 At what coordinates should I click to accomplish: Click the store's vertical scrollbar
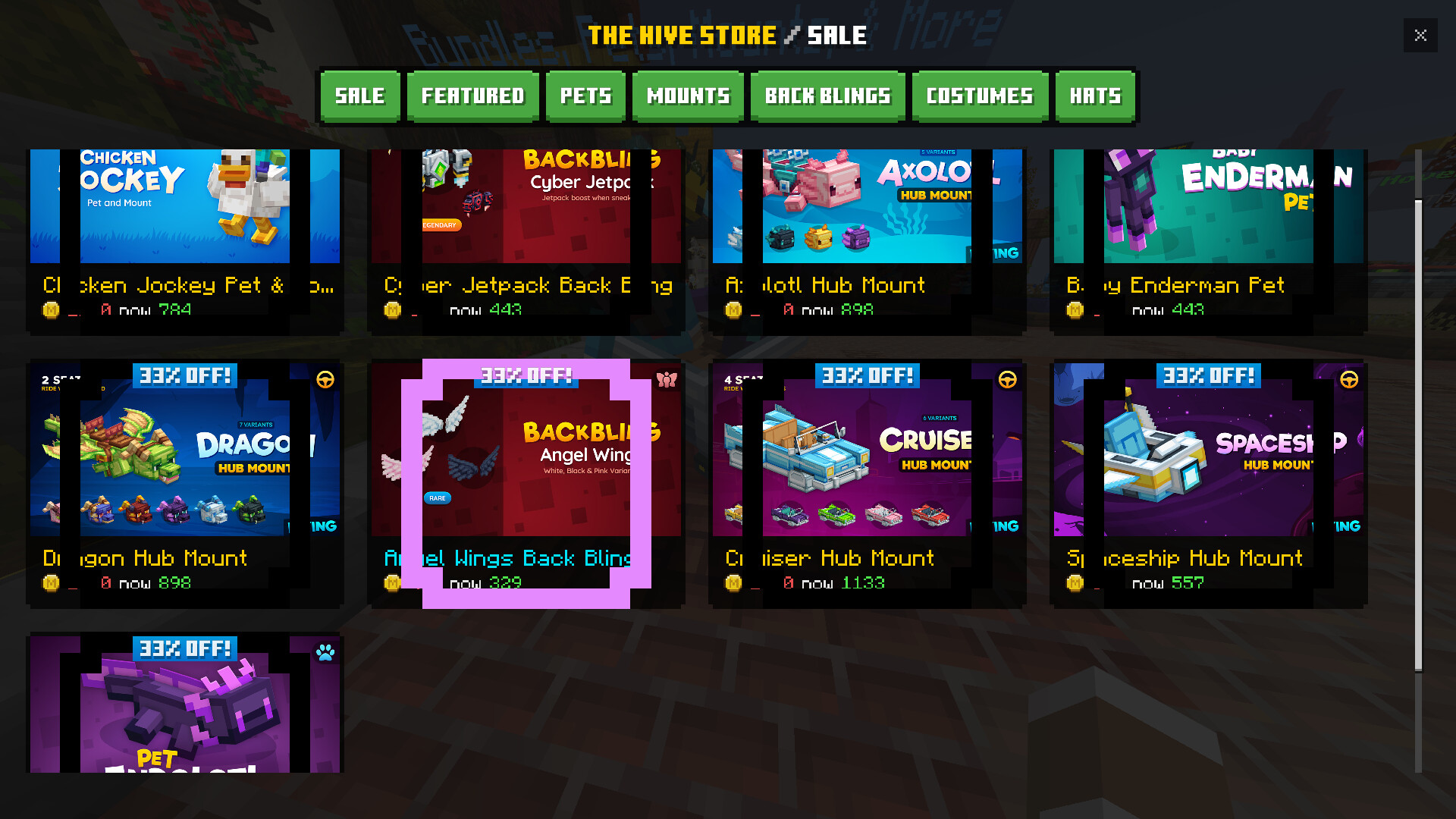coord(1418,432)
